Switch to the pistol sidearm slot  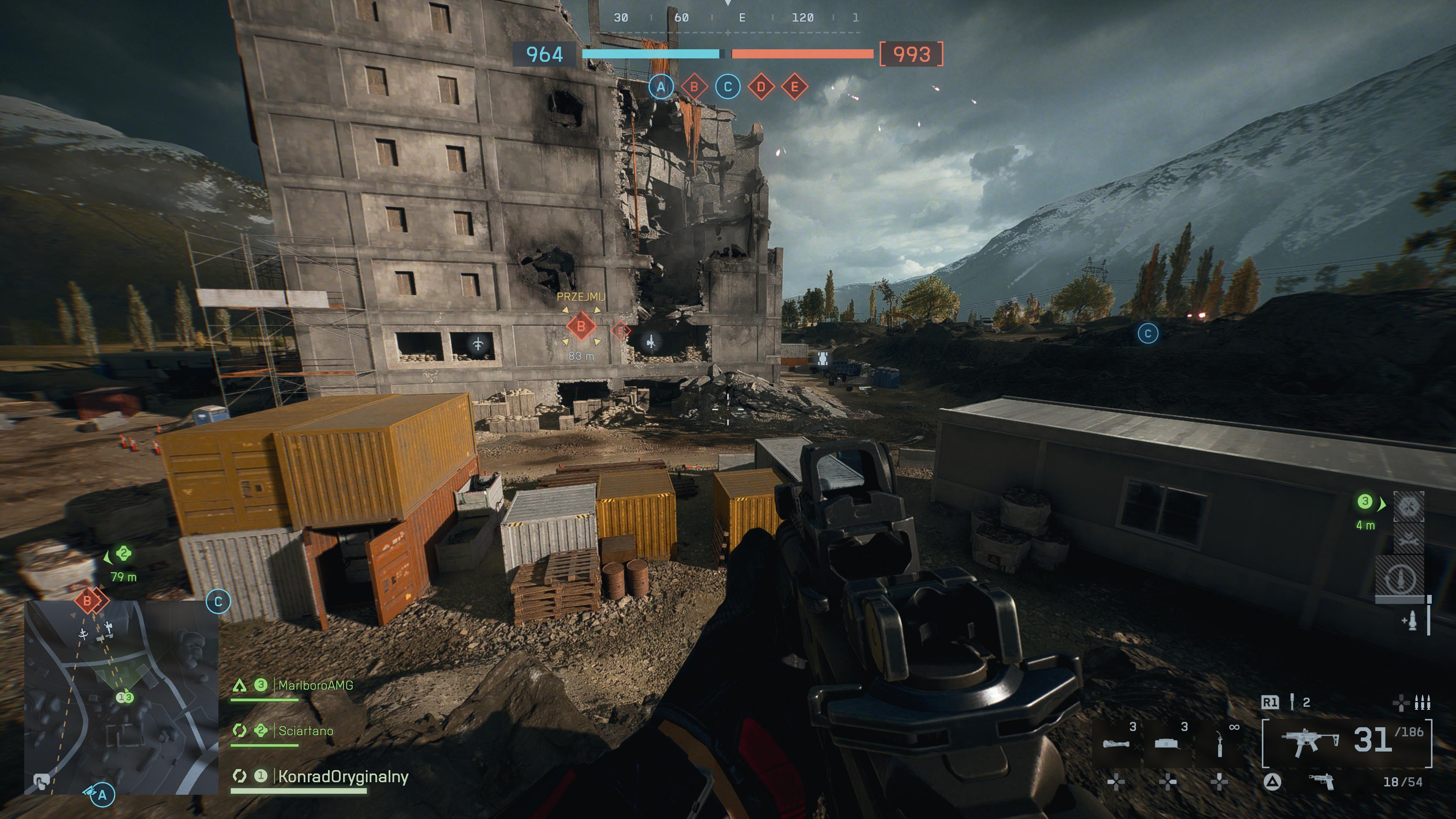[1321, 782]
